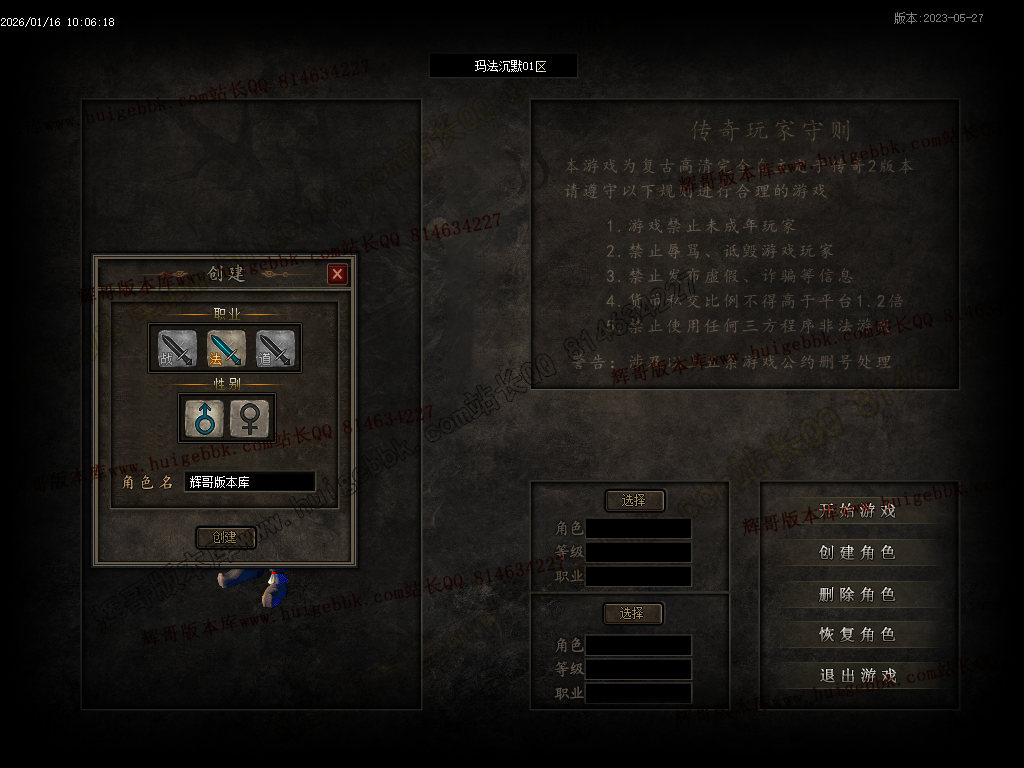Choose the female gender symbol

pyautogui.click(x=250, y=417)
